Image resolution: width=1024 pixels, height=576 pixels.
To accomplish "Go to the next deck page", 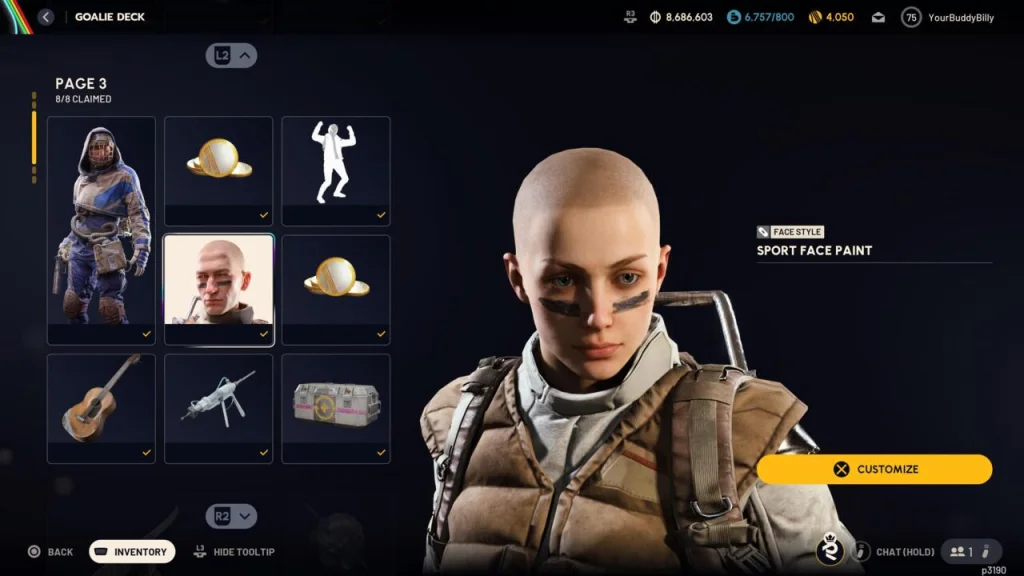I will click(231, 516).
